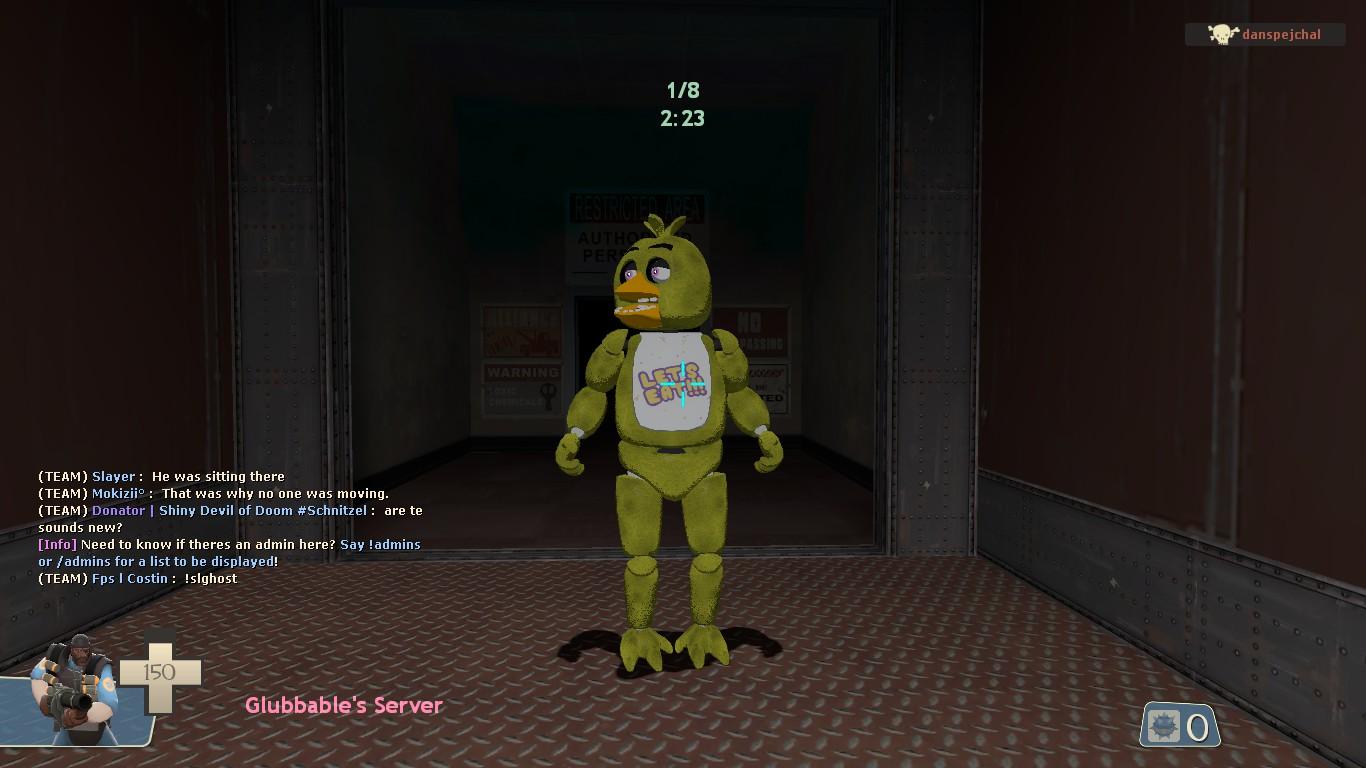Open the RESTRICTED AREA sign

637,206
